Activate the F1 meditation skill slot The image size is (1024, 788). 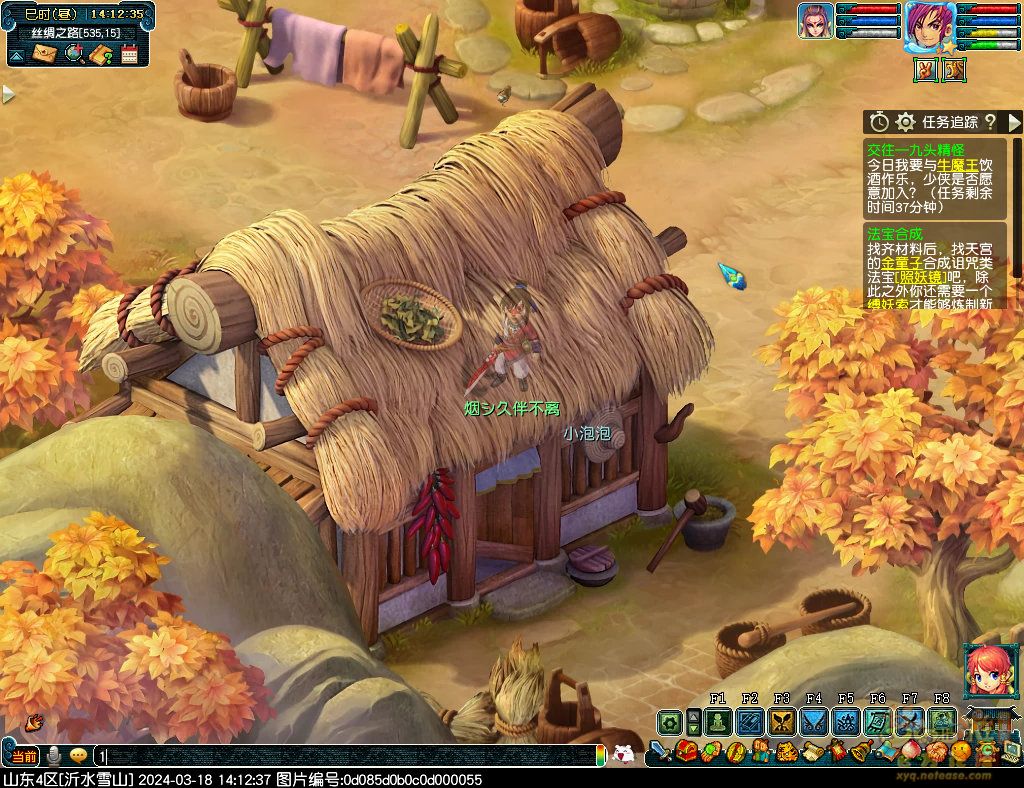click(x=718, y=721)
